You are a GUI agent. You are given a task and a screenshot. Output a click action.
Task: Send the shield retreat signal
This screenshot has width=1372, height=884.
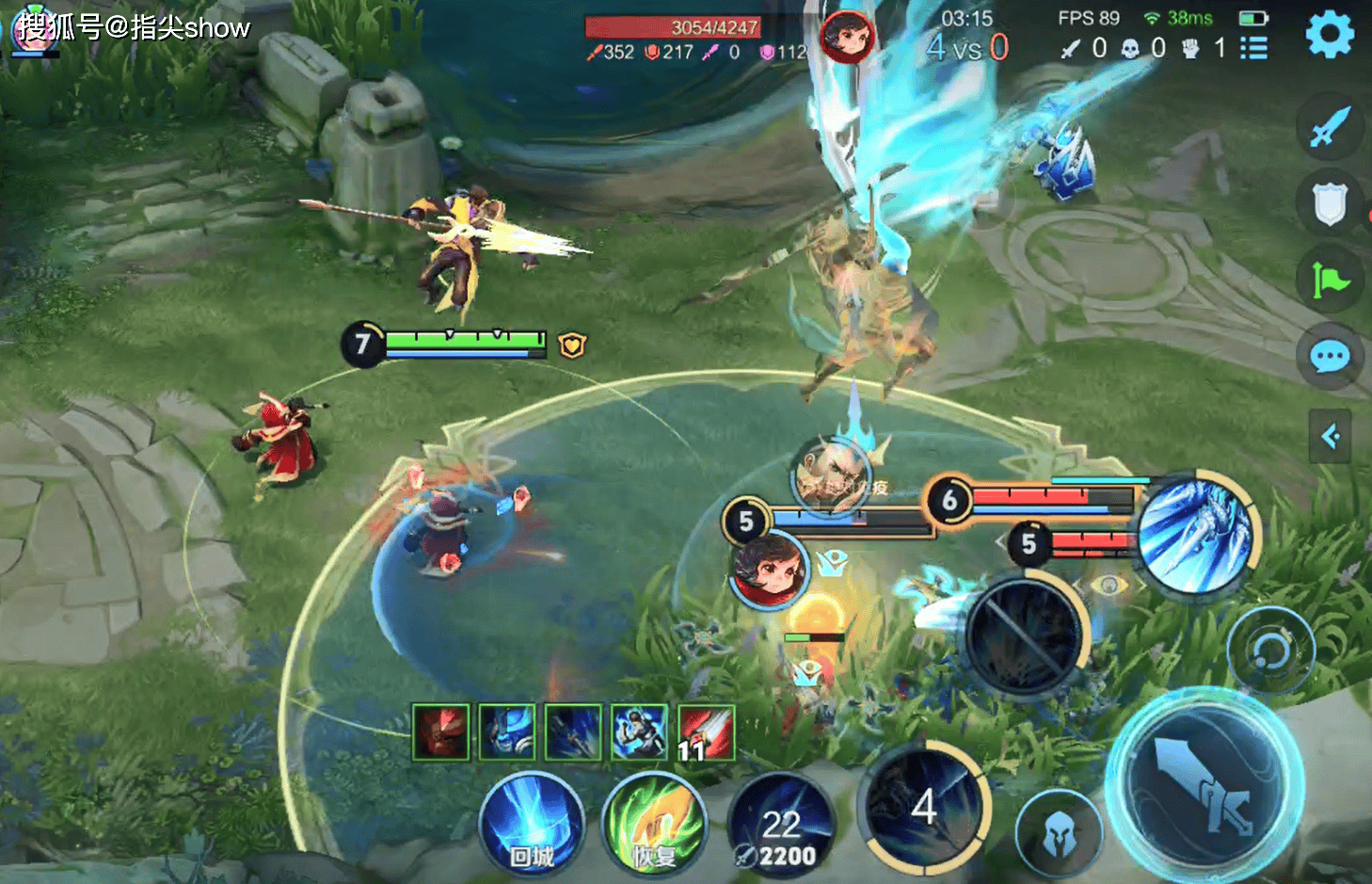1330,202
